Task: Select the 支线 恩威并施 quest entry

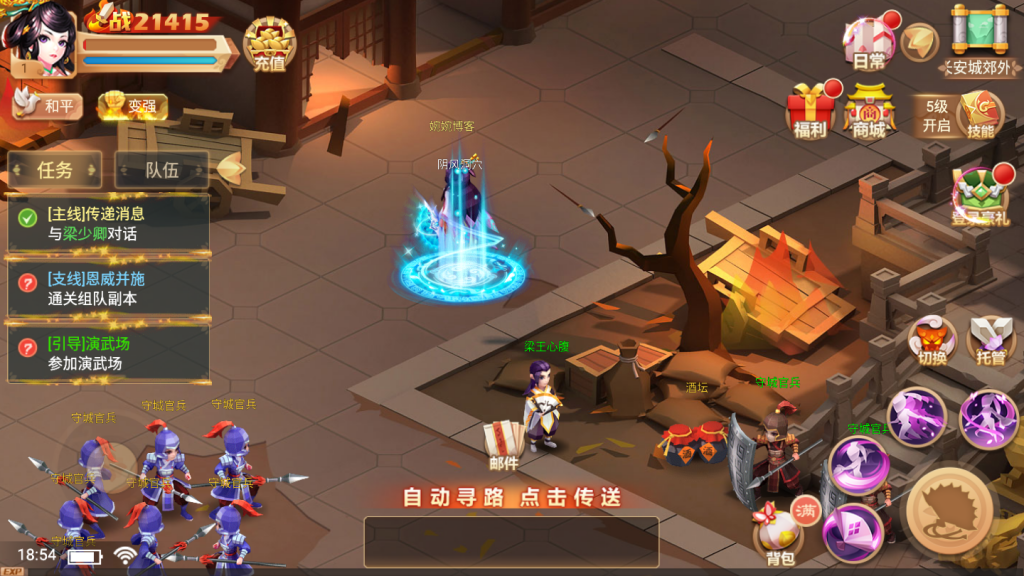Action: [x=108, y=288]
